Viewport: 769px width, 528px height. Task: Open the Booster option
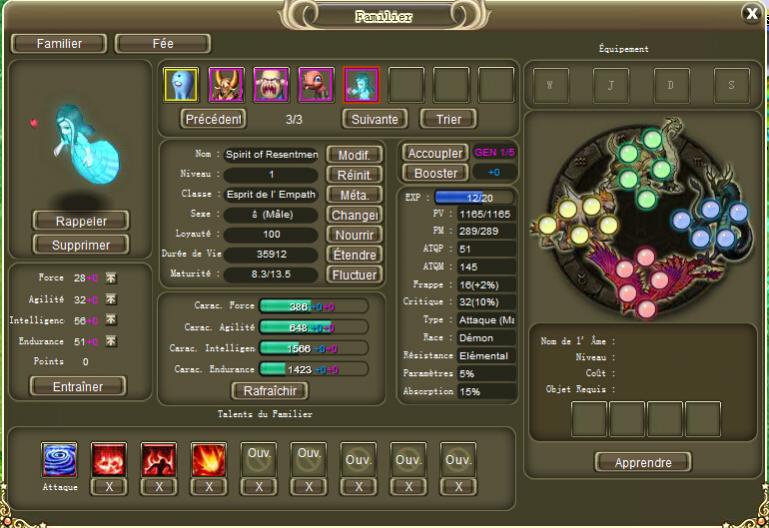tap(434, 173)
